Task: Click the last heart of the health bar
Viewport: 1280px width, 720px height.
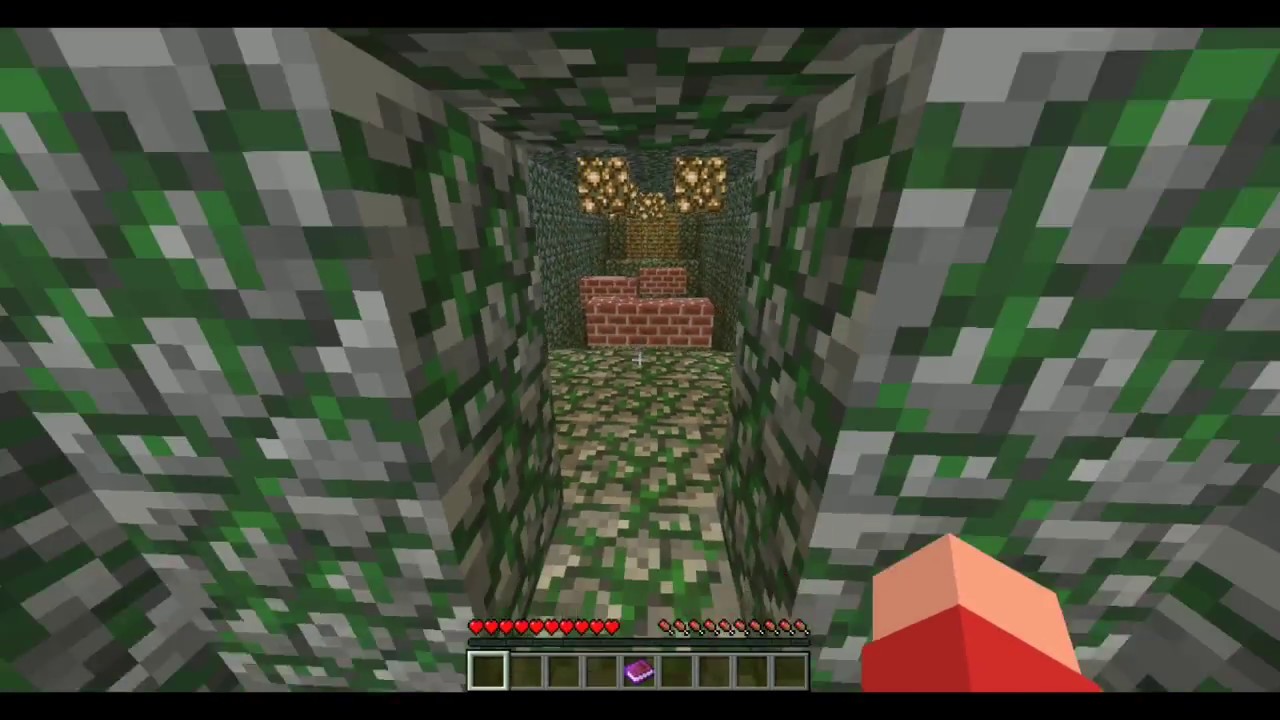Action: click(611, 627)
